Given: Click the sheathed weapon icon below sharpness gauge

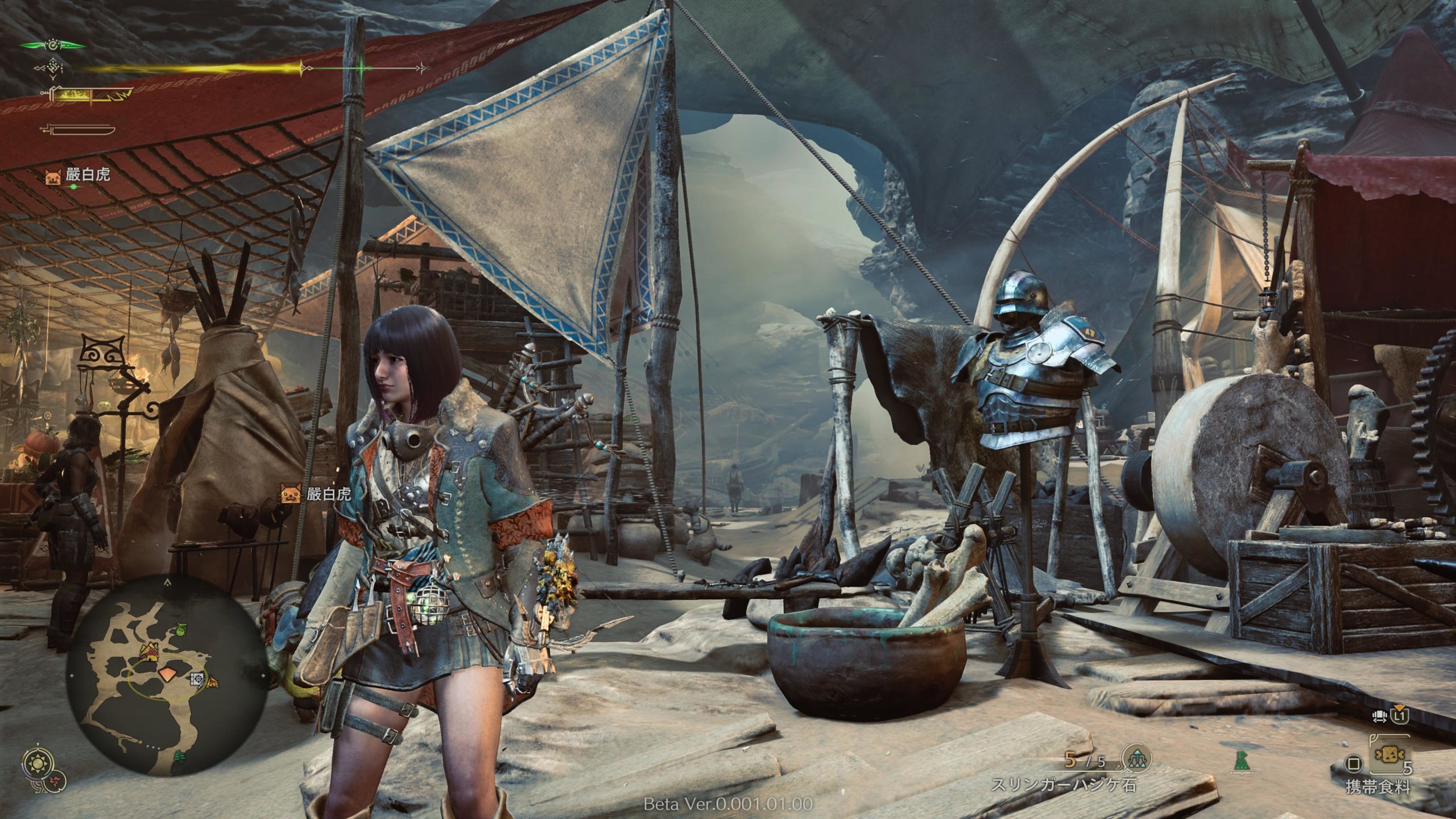Looking at the screenshot, I should click(x=78, y=129).
